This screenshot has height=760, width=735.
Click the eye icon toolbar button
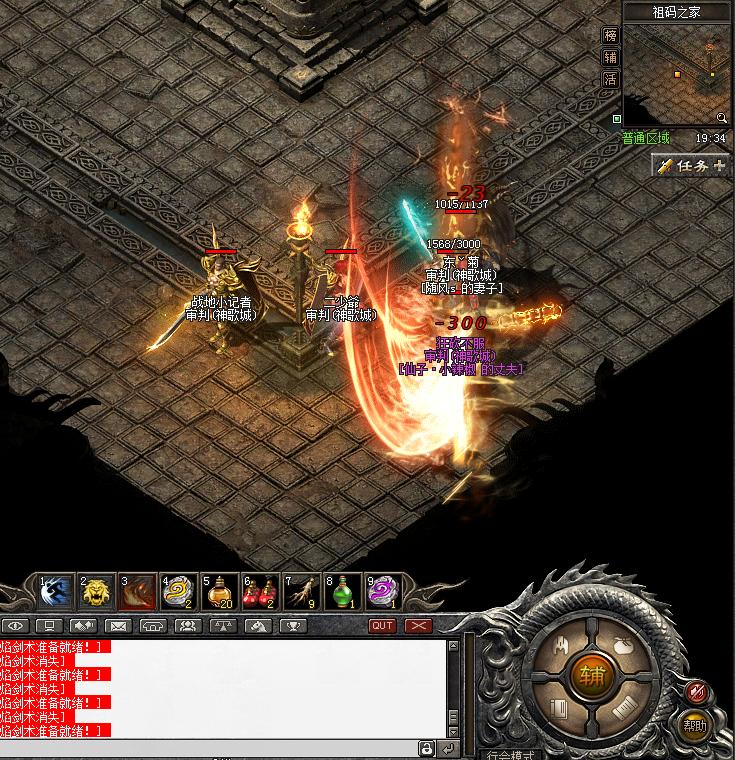[16, 626]
